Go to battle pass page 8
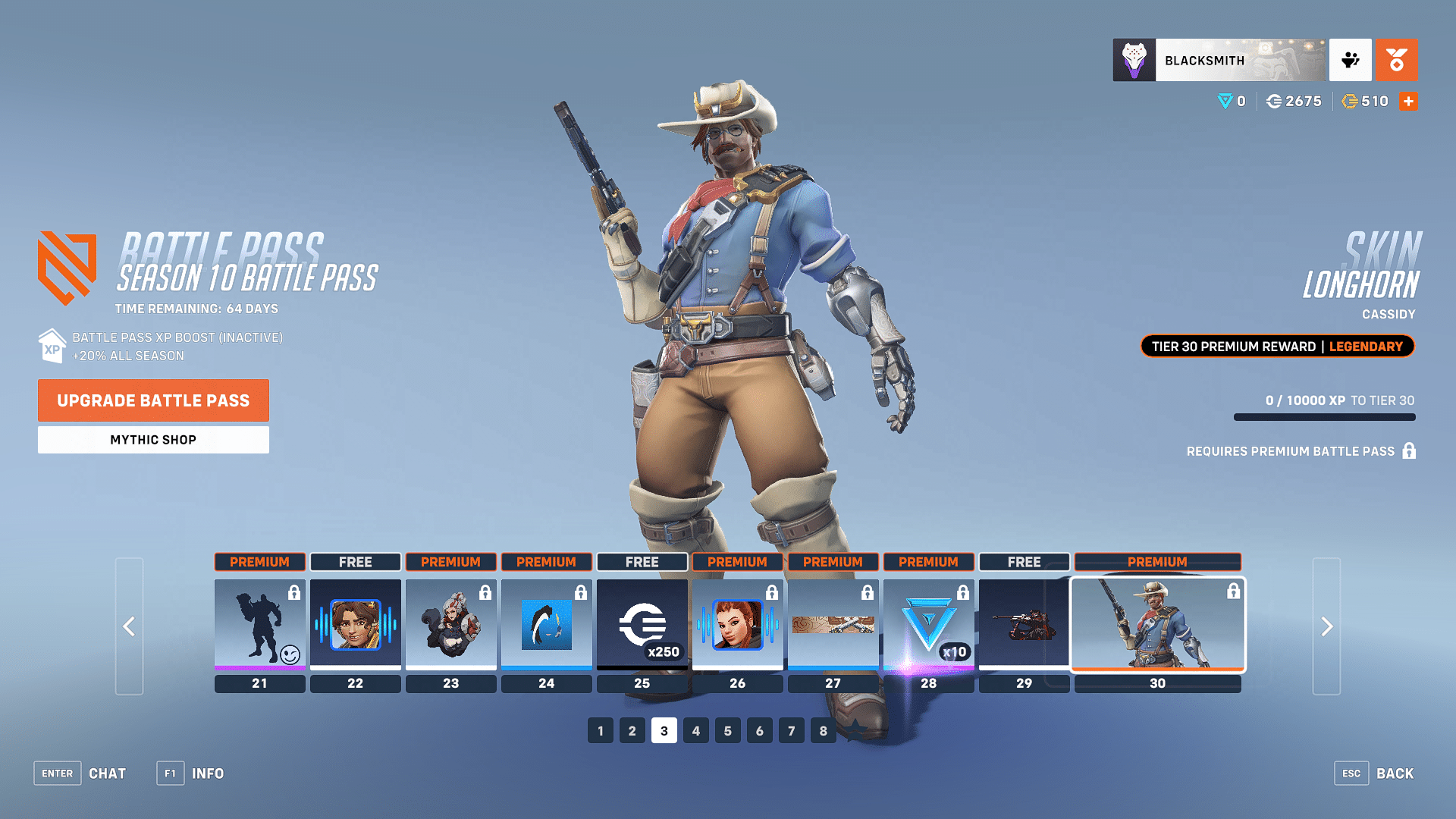The width and height of the screenshot is (1456, 819). tap(823, 730)
